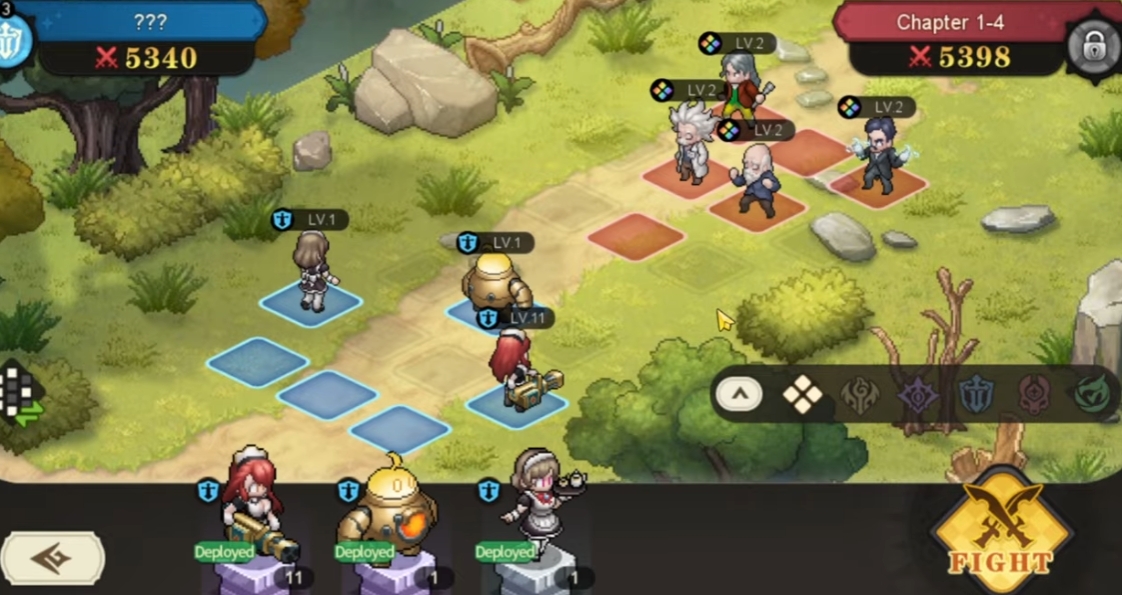Select the LV.1 maid unit on the field
The width and height of the screenshot is (1122, 595).
click(313, 270)
